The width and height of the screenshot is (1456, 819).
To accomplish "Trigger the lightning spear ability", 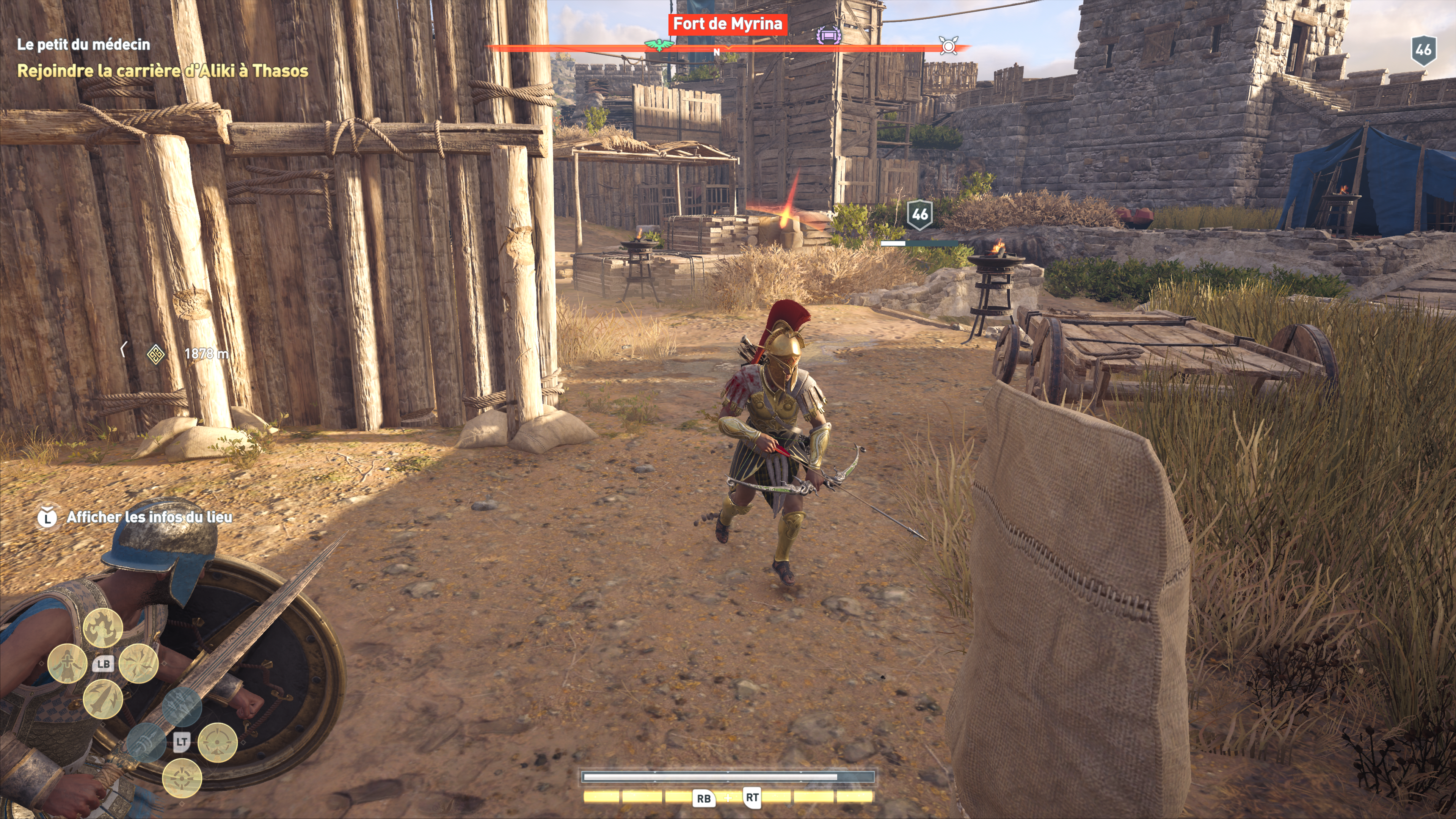I will (x=103, y=699).
